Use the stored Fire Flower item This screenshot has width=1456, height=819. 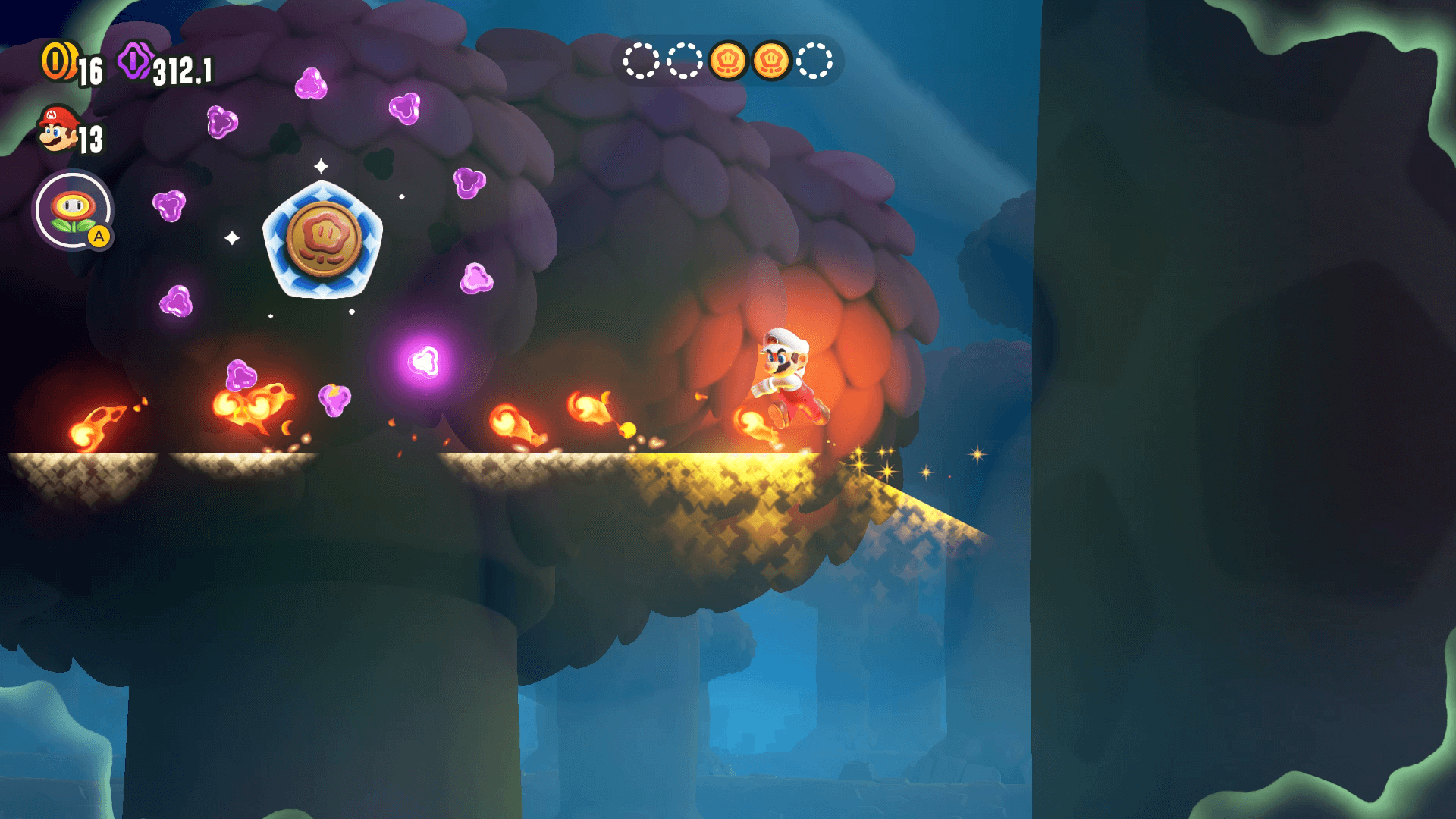[73, 212]
